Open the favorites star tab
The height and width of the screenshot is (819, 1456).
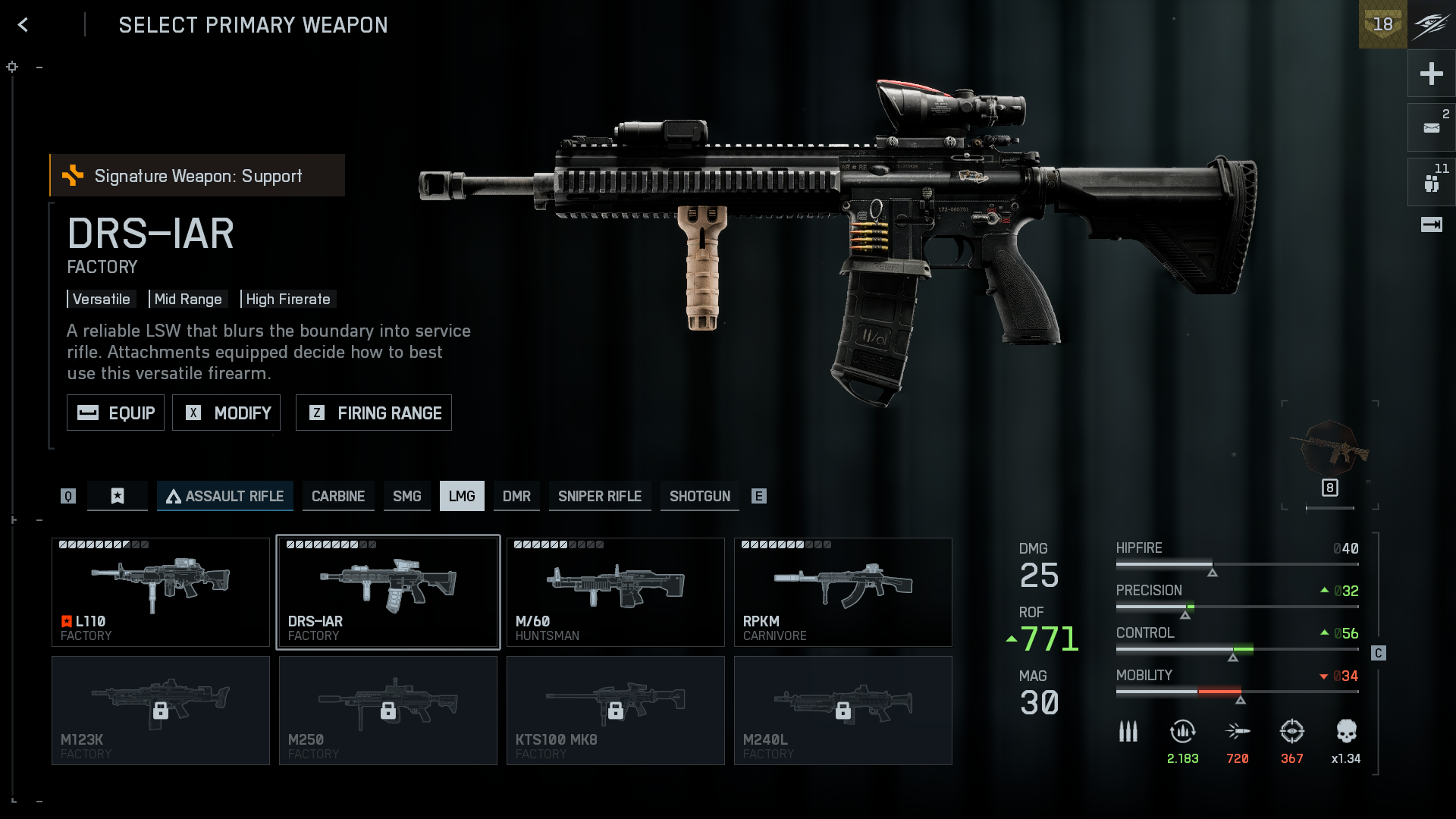(118, 496)
